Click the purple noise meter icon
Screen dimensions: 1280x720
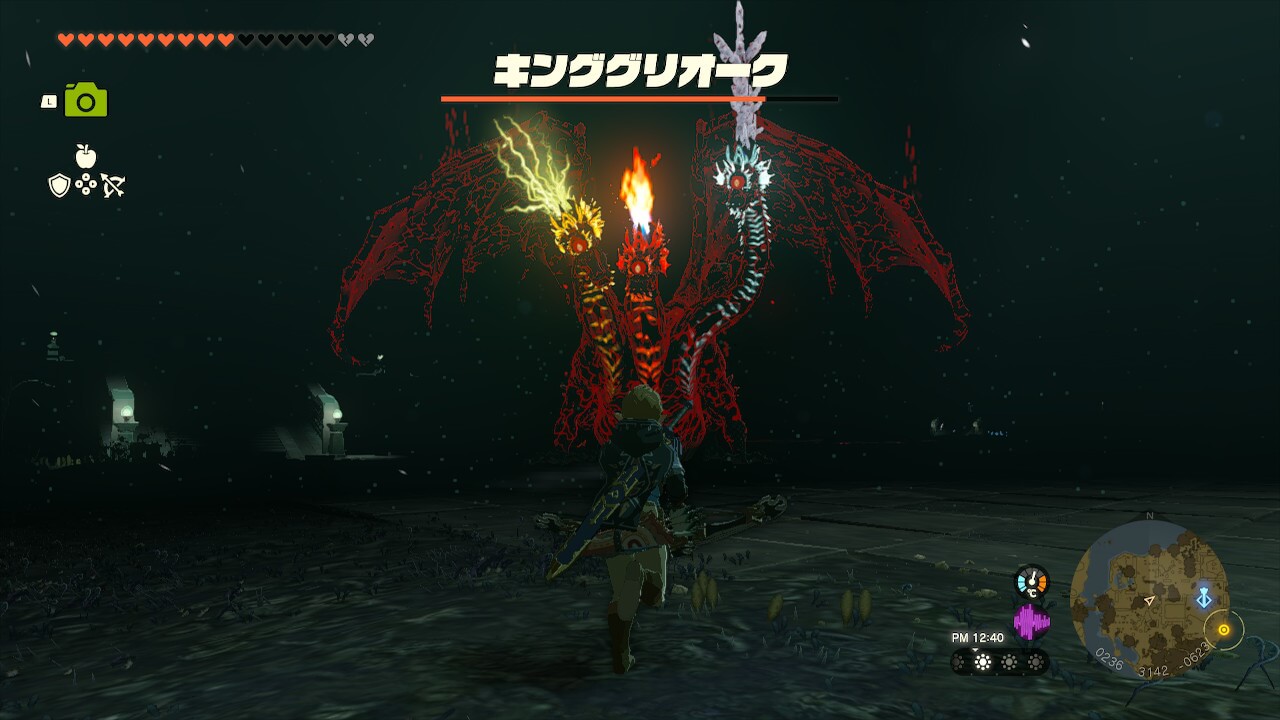coord(1031,622)
